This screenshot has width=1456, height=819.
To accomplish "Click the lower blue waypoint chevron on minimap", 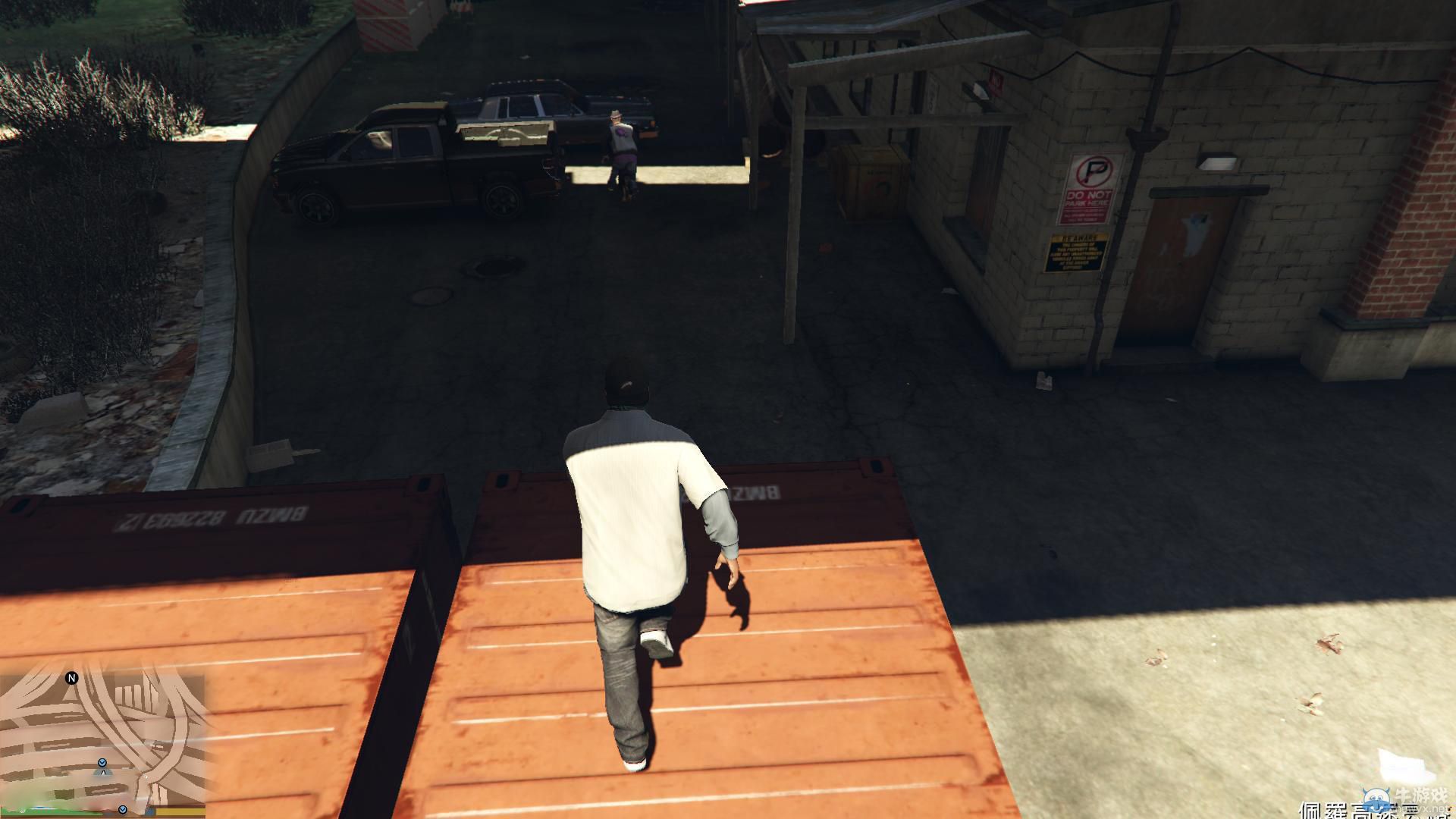I will (x=122, y=809).
